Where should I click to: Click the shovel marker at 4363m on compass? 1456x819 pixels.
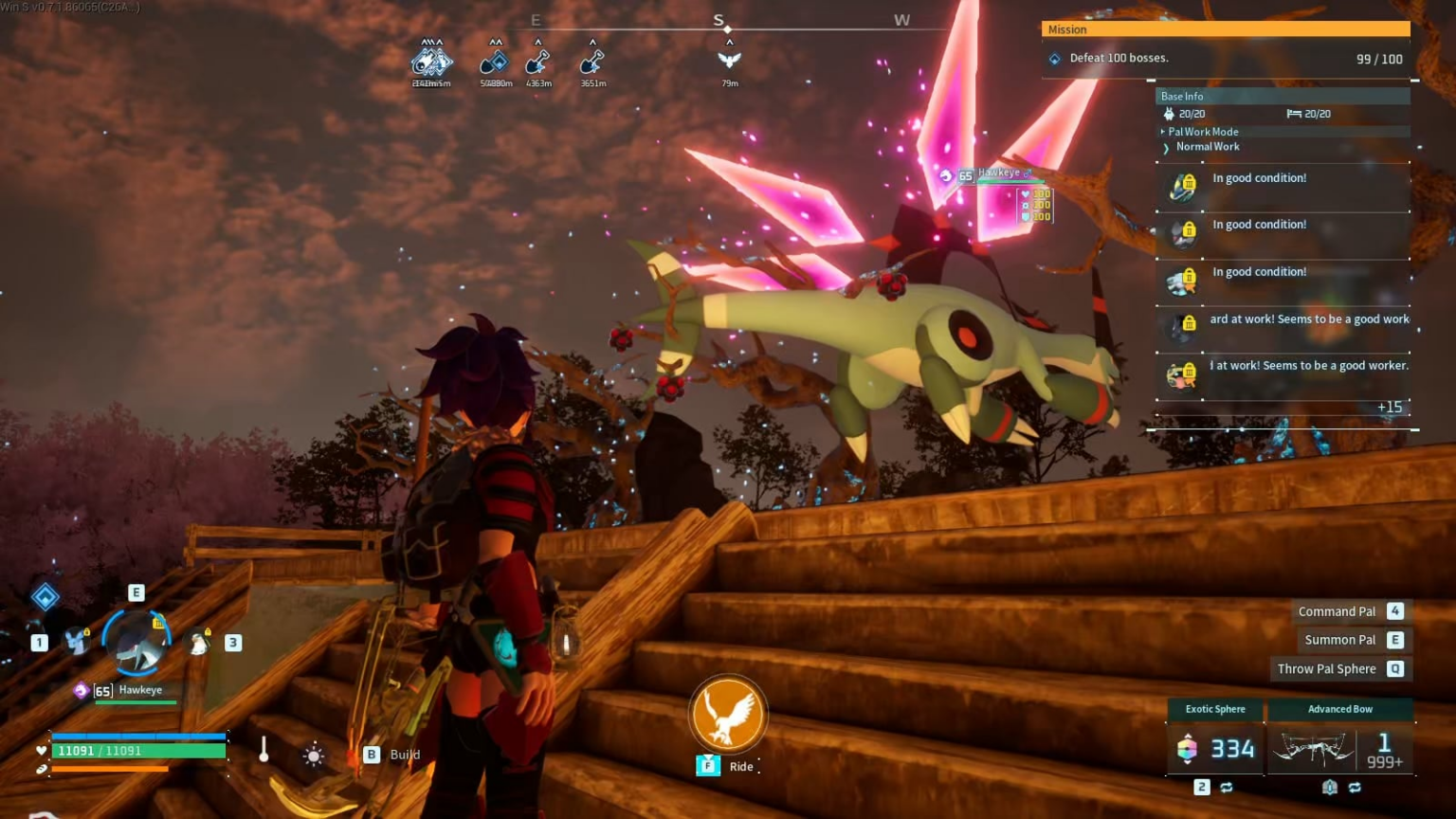pos(537,63)
